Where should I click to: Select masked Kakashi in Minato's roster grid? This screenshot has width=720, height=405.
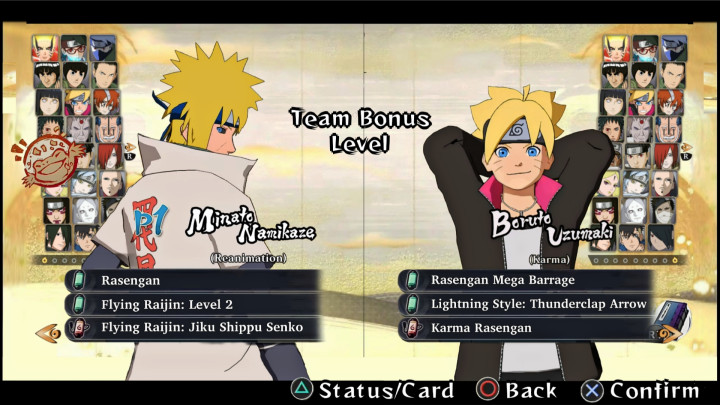click(x=102, y=47)
